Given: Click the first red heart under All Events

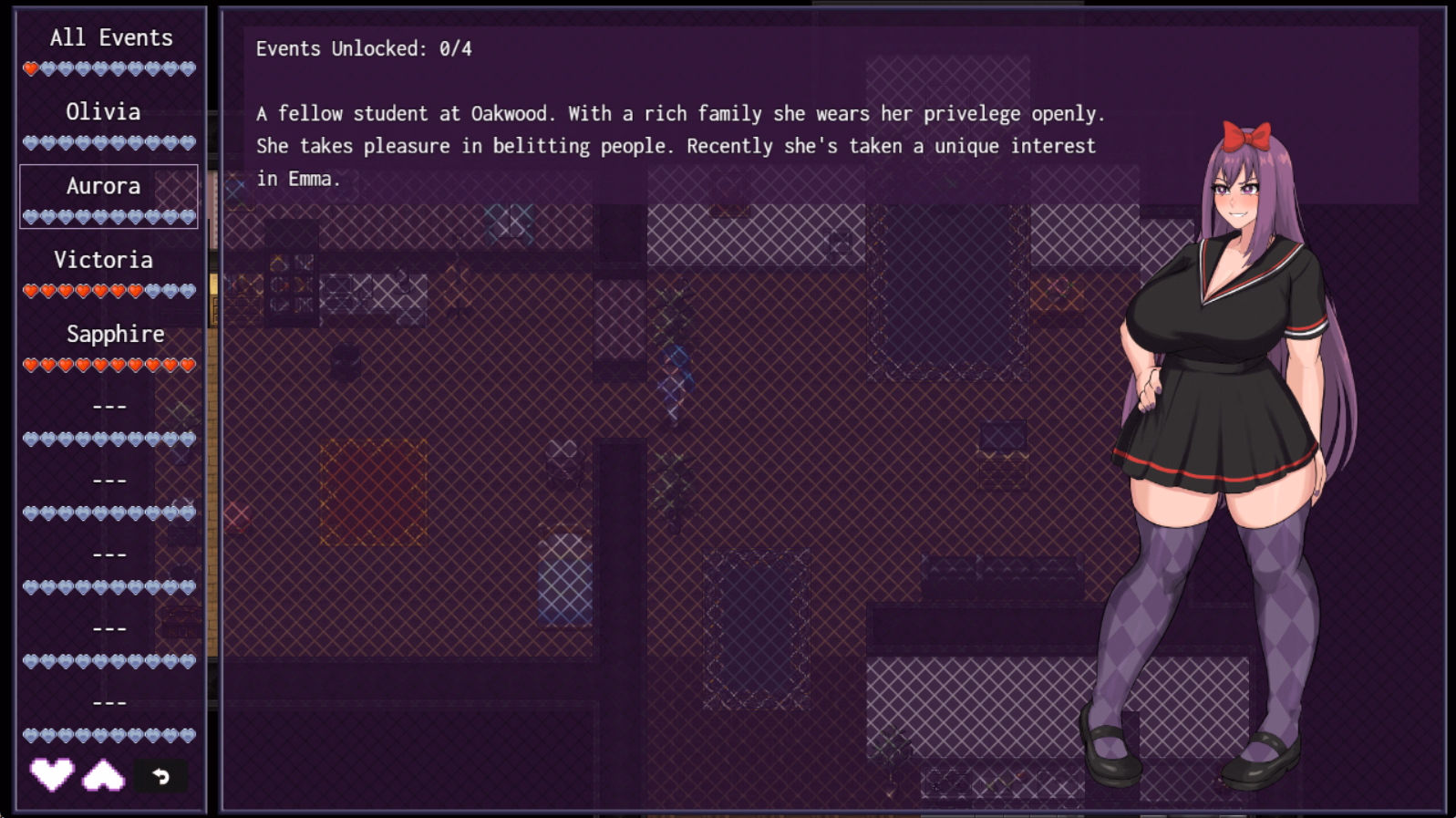Looking at the screenshot, I should [30, 67].
